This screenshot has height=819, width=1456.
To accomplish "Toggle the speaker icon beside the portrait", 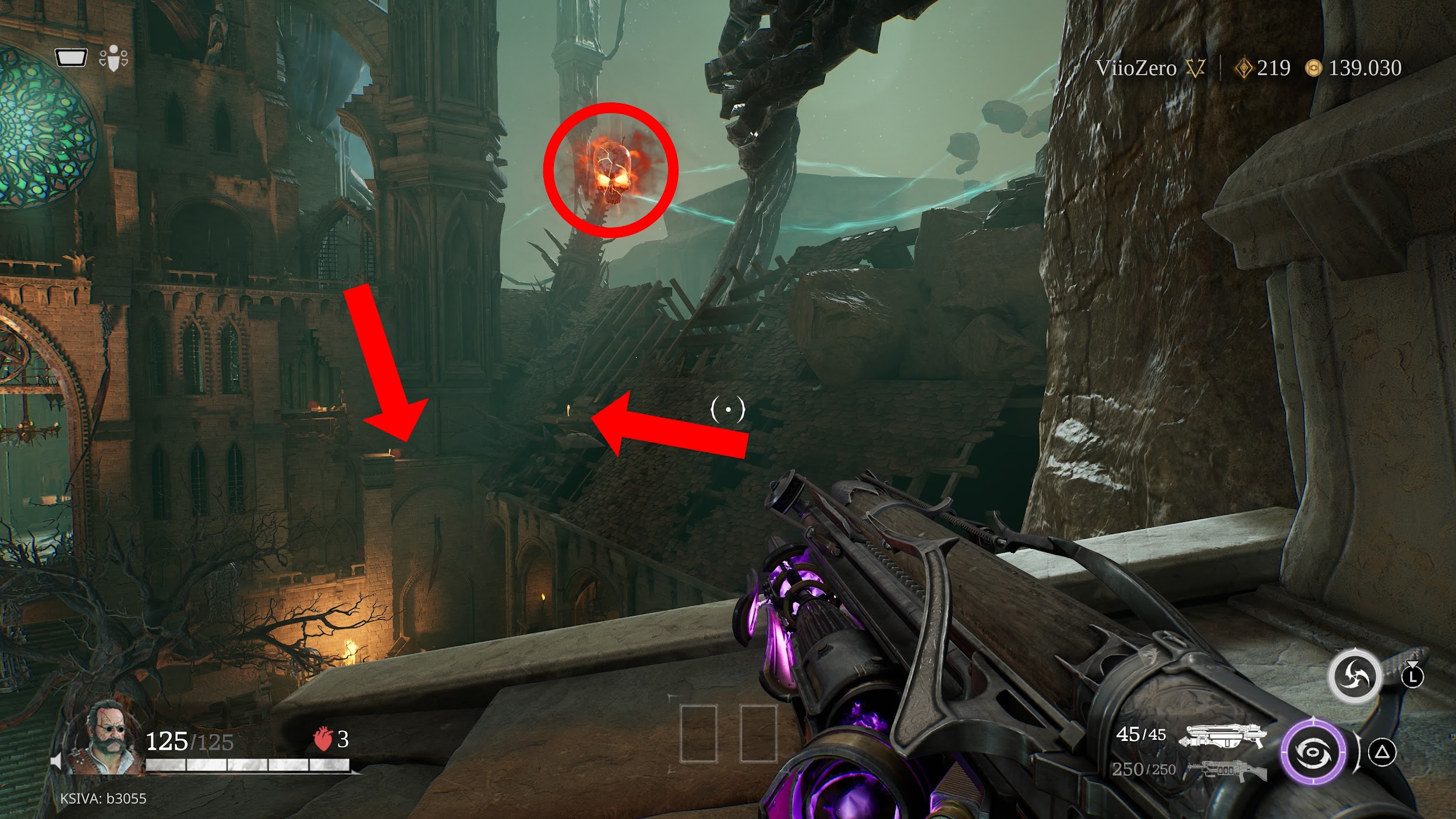I will pyautogui.click(x=57, y=761).
